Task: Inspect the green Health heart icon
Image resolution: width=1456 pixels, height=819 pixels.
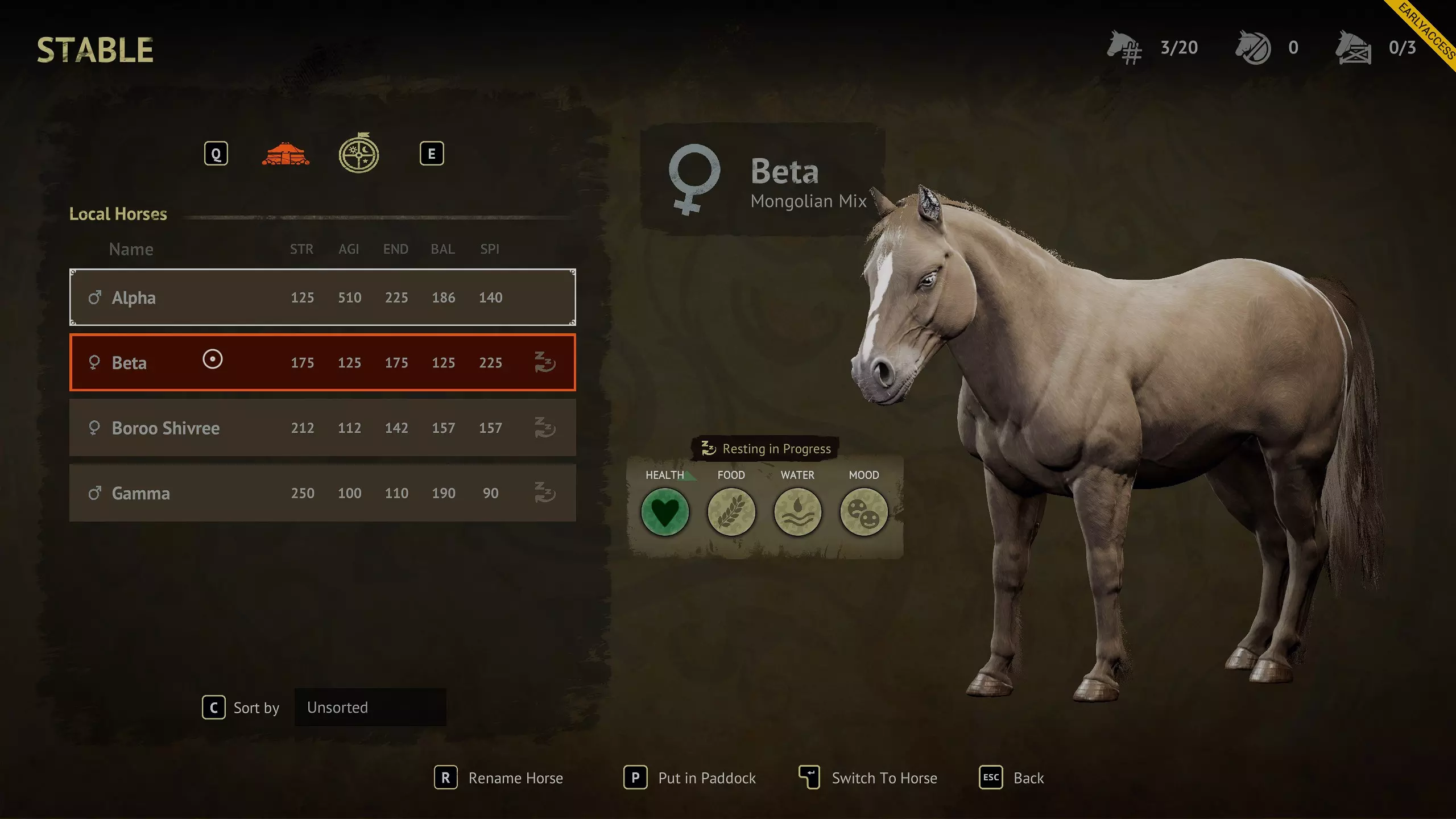Action: click(665, 512)
